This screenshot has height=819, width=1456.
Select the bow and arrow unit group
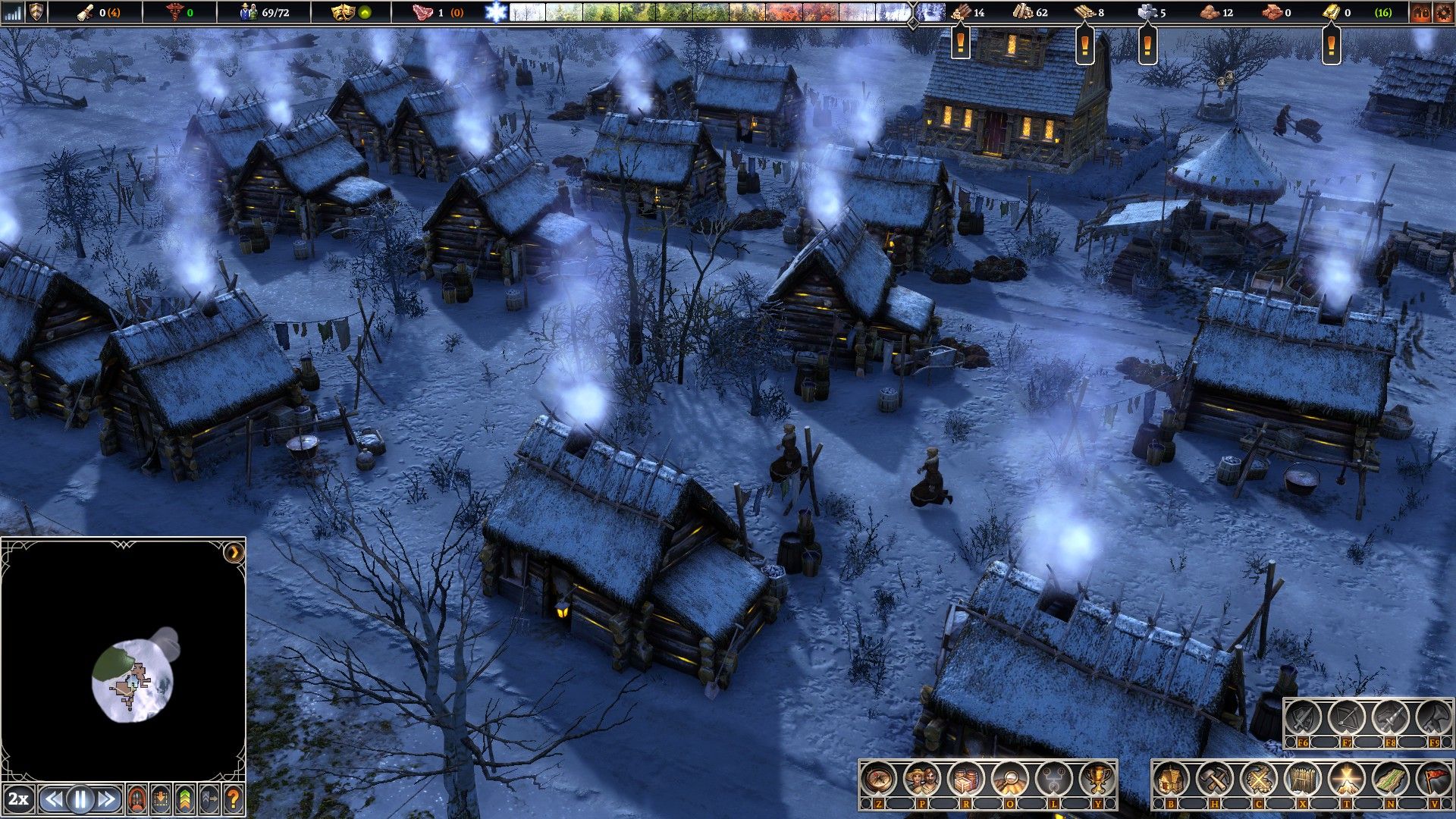(x=1347, y=717)
